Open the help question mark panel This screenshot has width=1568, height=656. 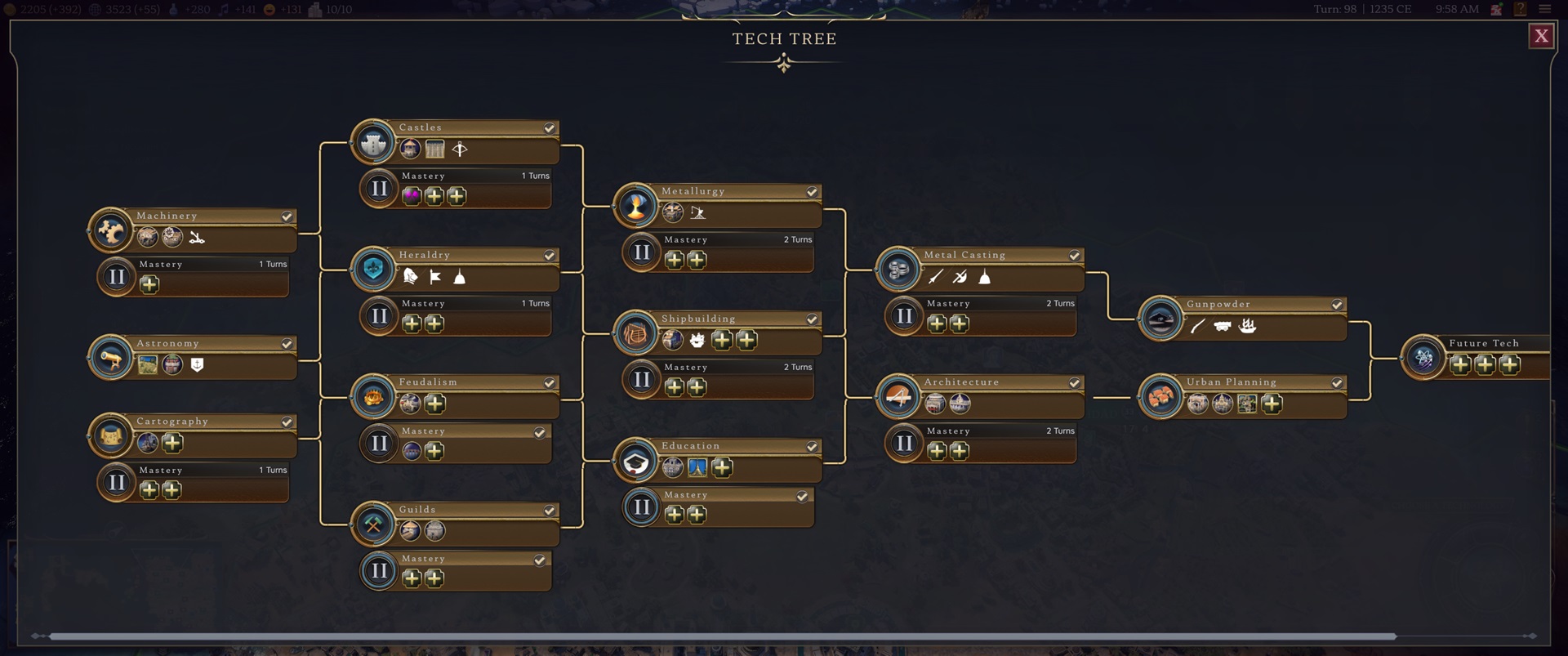[1521, 10]
